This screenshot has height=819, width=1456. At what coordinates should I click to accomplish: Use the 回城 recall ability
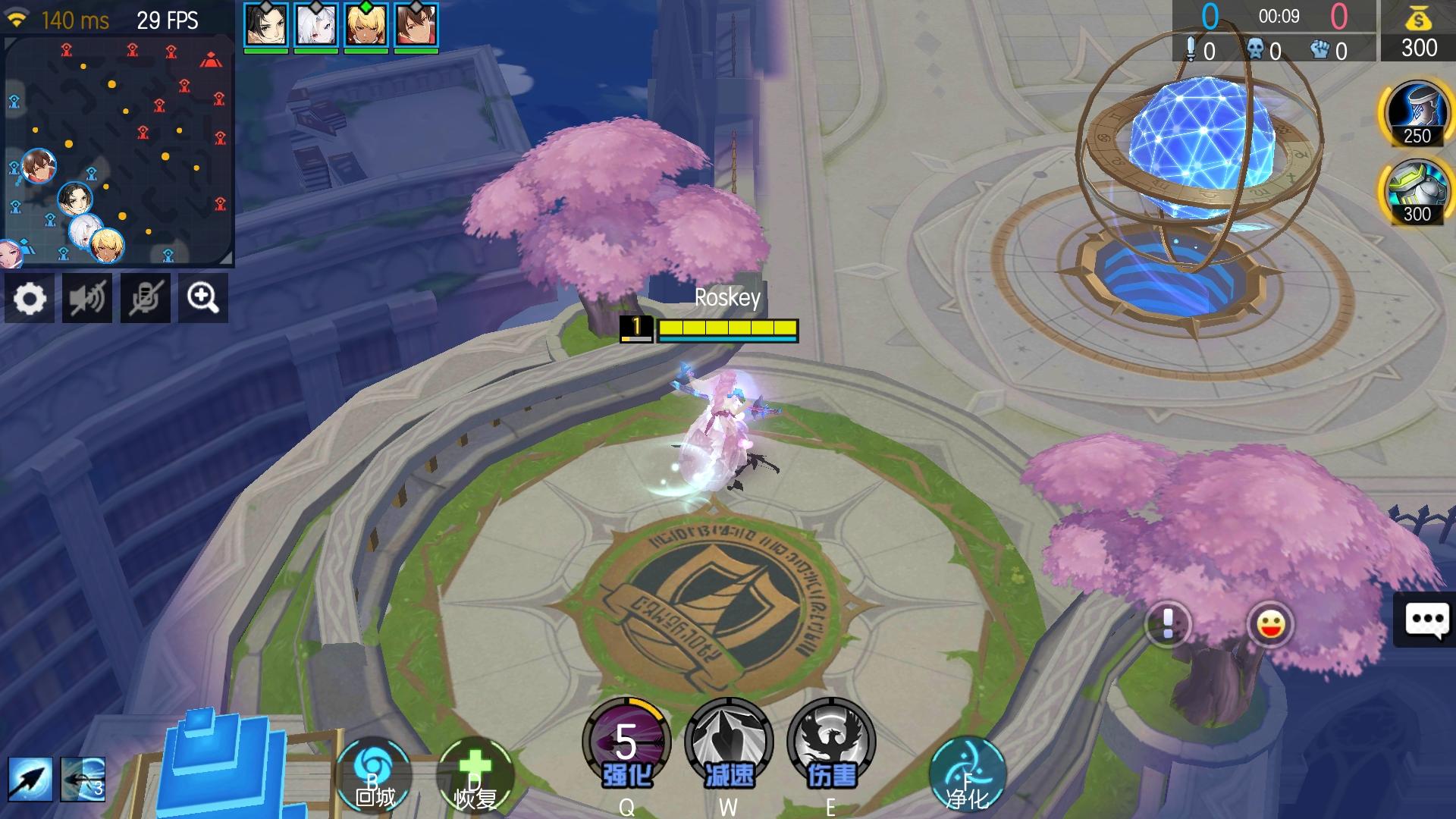373,773
